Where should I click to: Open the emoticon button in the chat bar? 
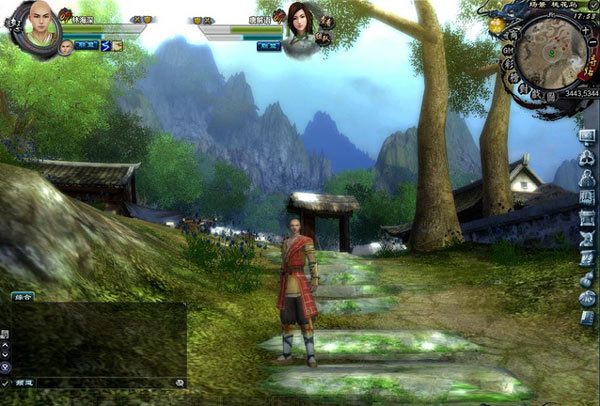coord(179,382)
